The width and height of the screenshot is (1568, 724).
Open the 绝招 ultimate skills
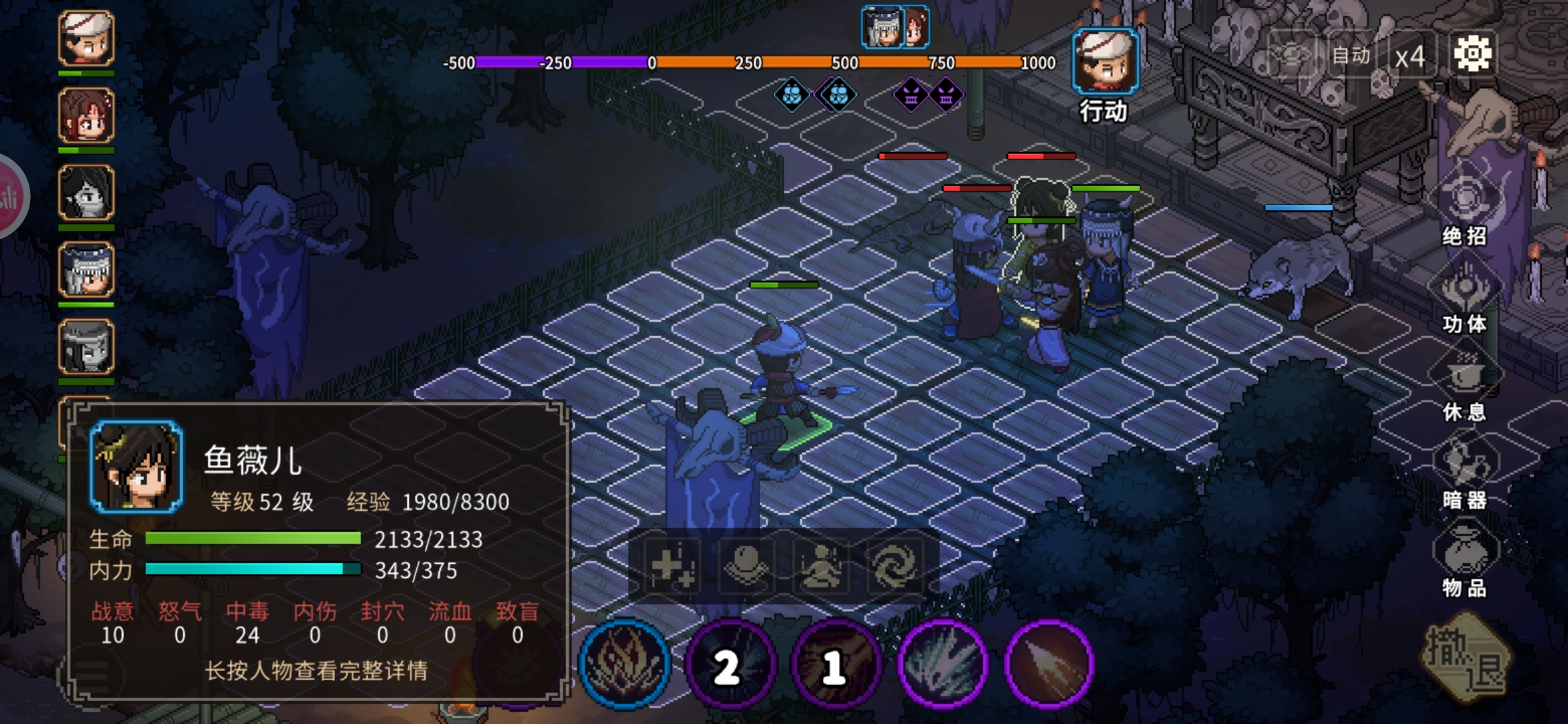pyautogui.click(x=1465, y=208)
